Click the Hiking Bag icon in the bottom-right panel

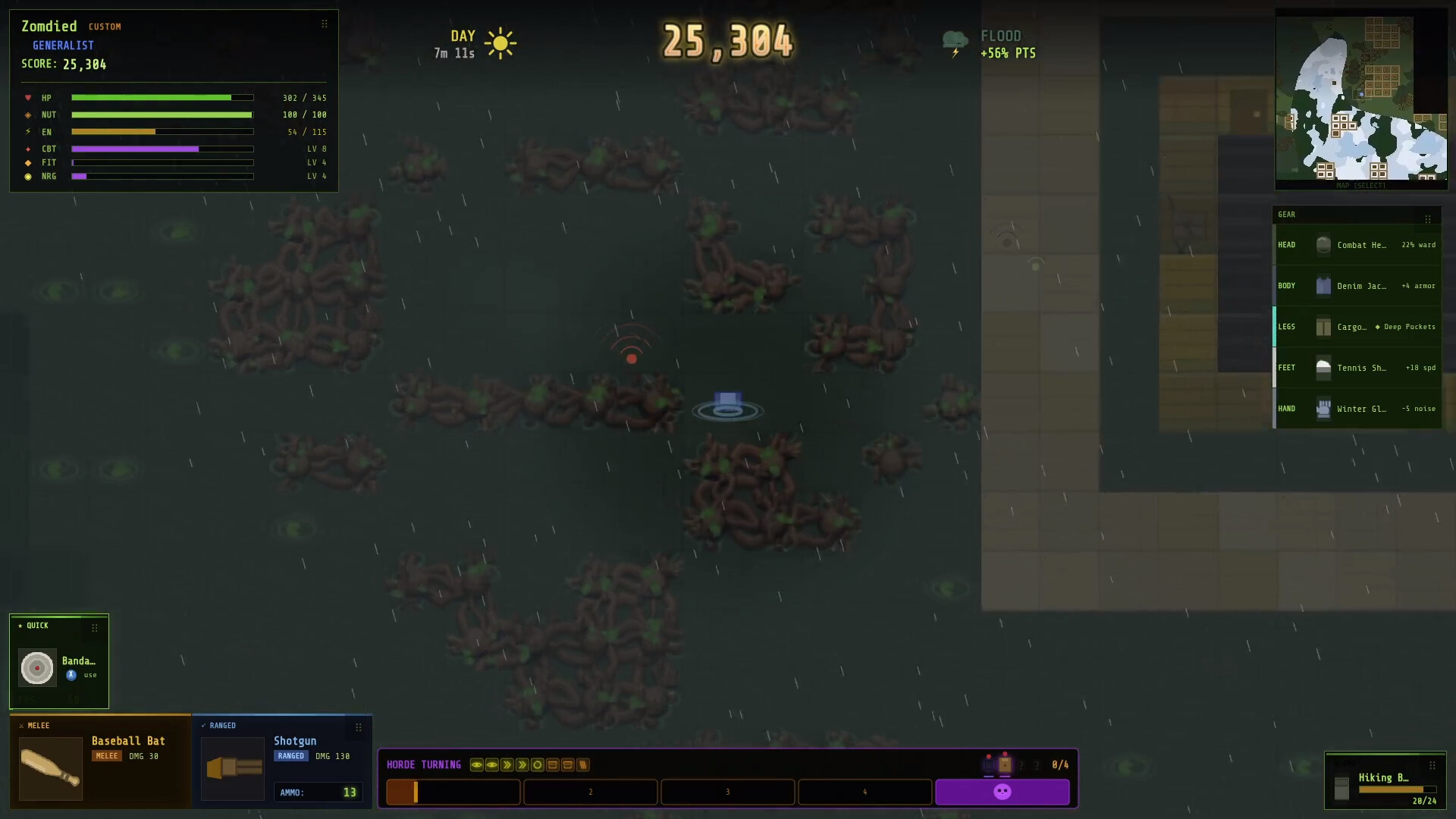1341,789
